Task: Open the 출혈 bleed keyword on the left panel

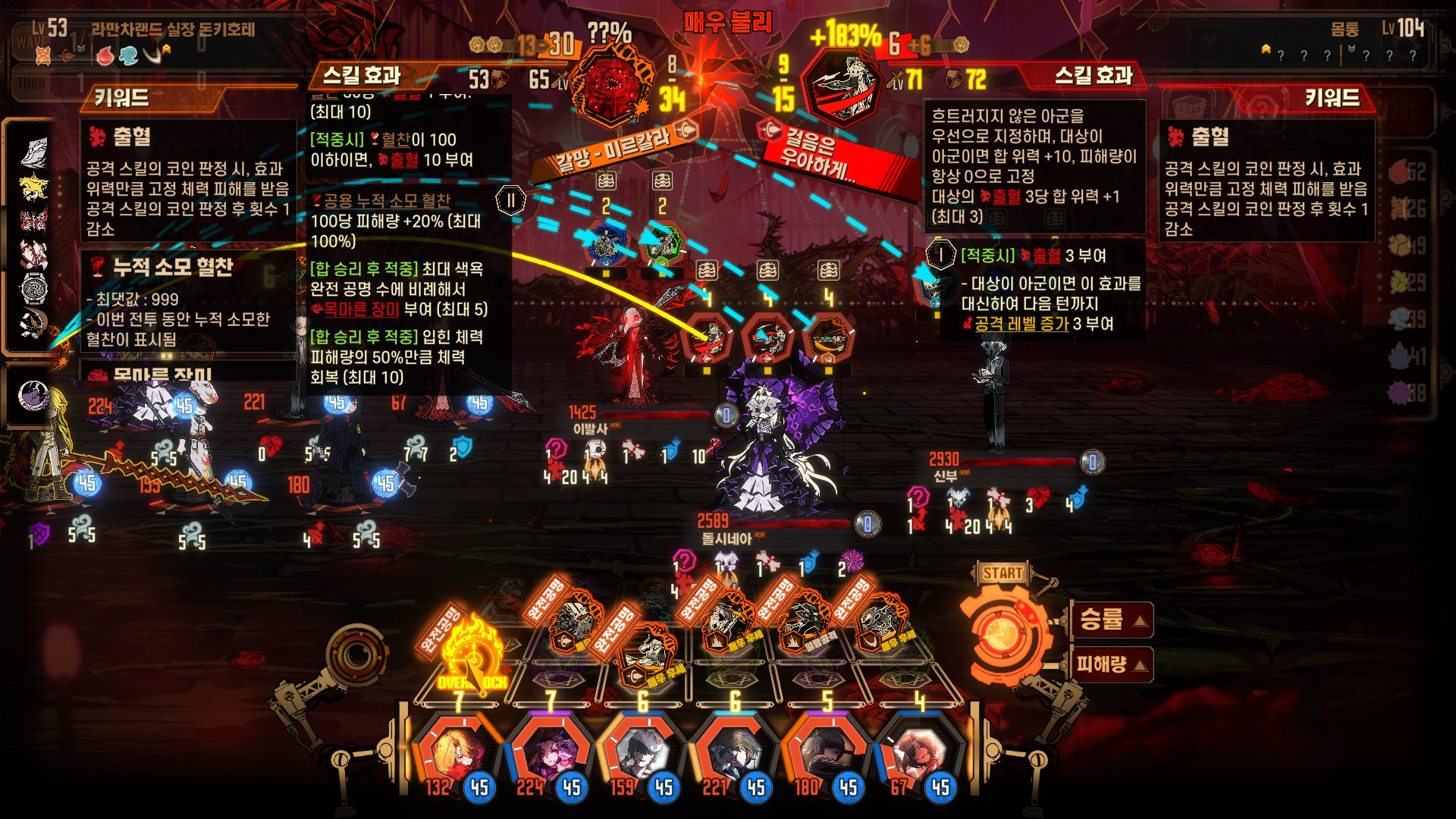Action: (x=132, y=137)
